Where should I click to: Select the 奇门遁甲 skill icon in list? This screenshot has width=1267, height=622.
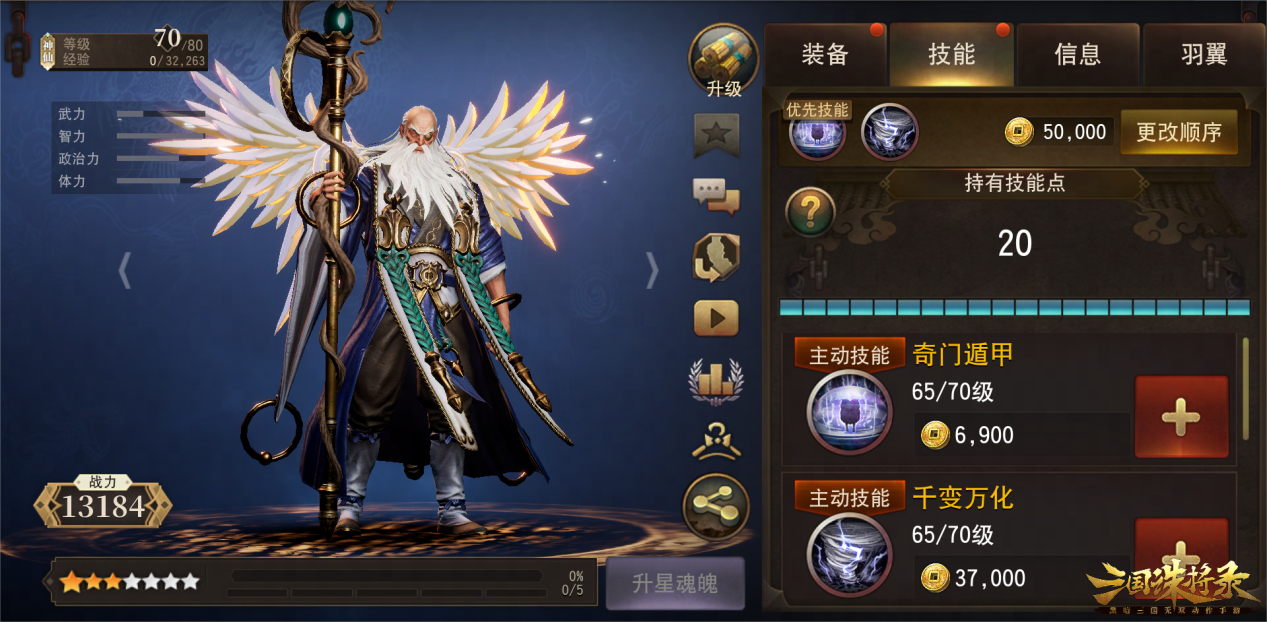[849, 412]
